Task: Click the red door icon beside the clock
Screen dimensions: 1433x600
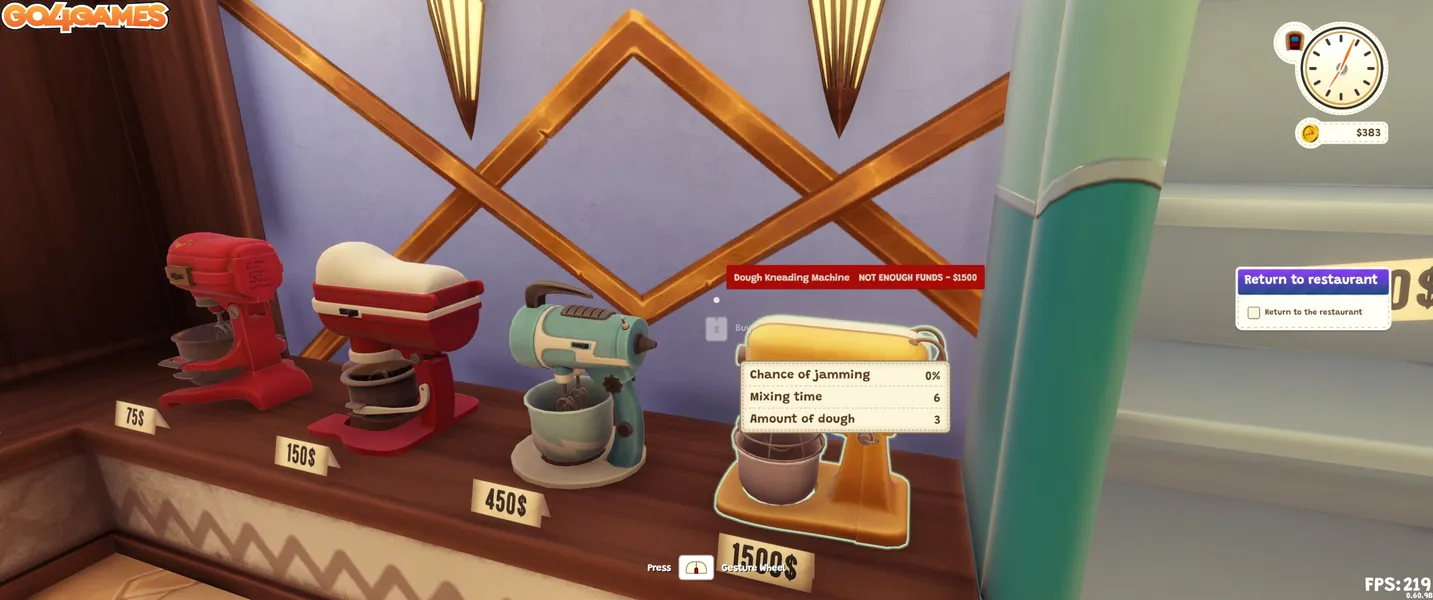Action: (1294, 42)
